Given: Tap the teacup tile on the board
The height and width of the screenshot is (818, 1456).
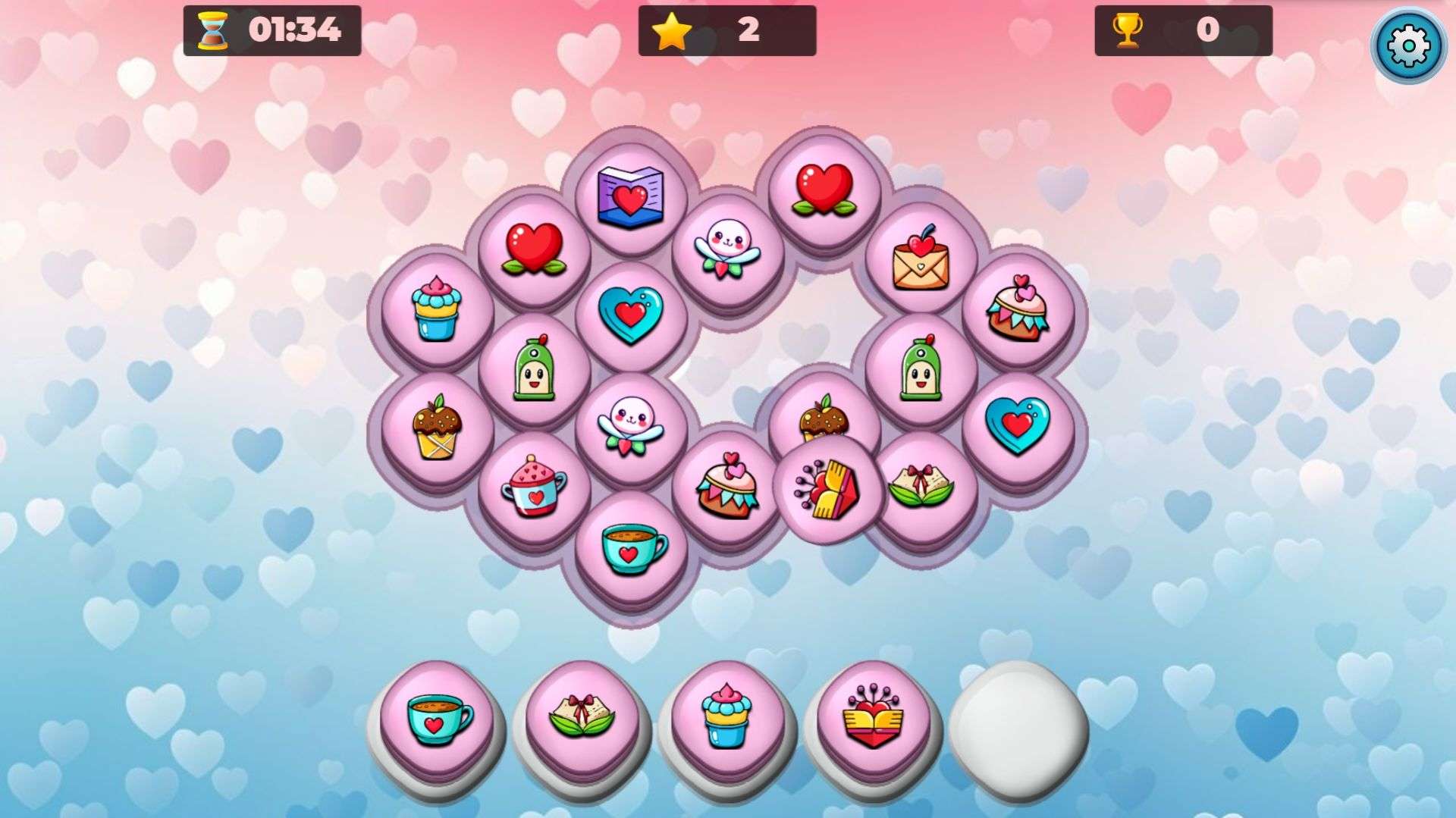Looking at the screenshot, I should 631,547.
